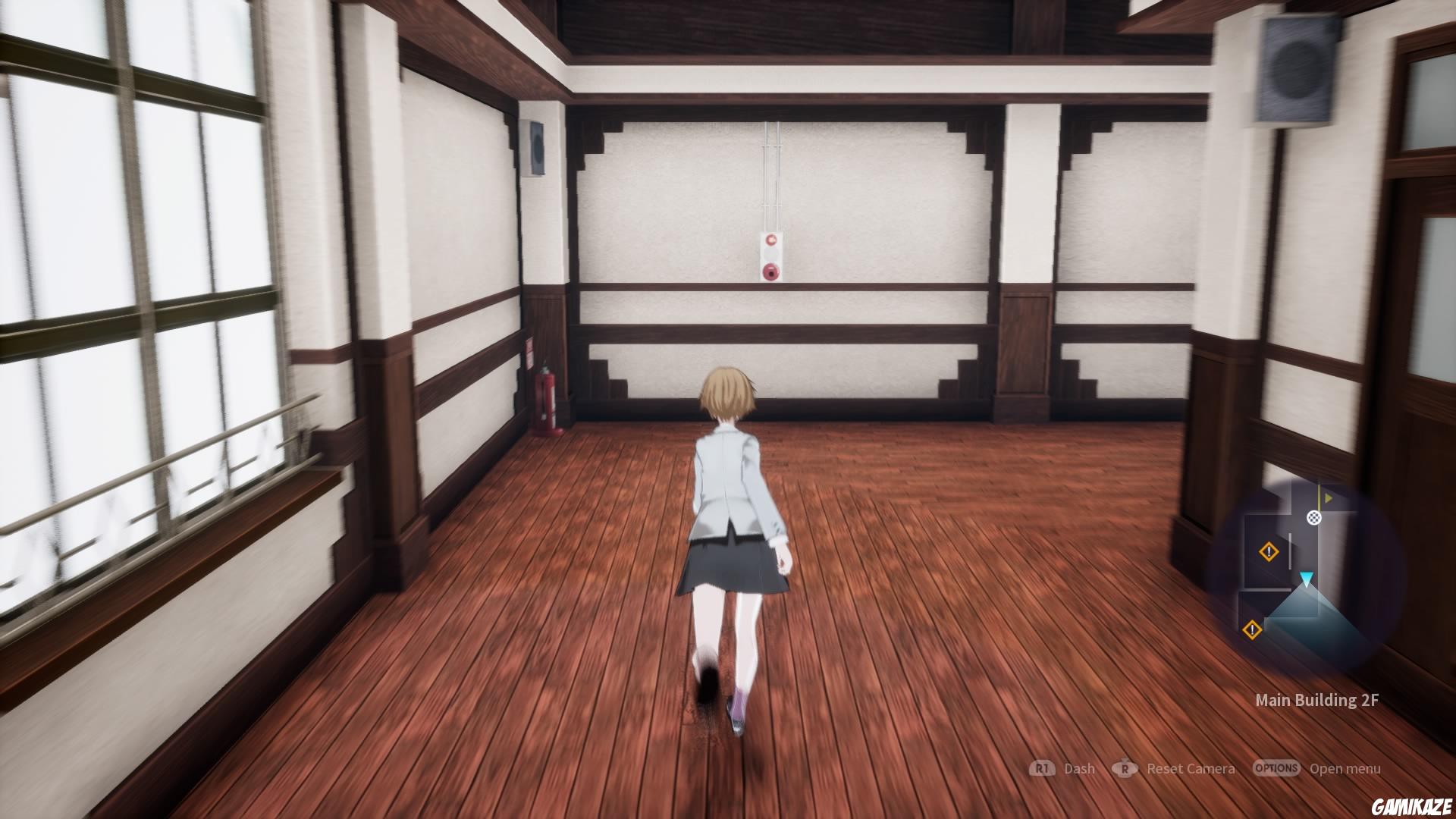Click the fire alarm box on the back wall

point(771,254)
